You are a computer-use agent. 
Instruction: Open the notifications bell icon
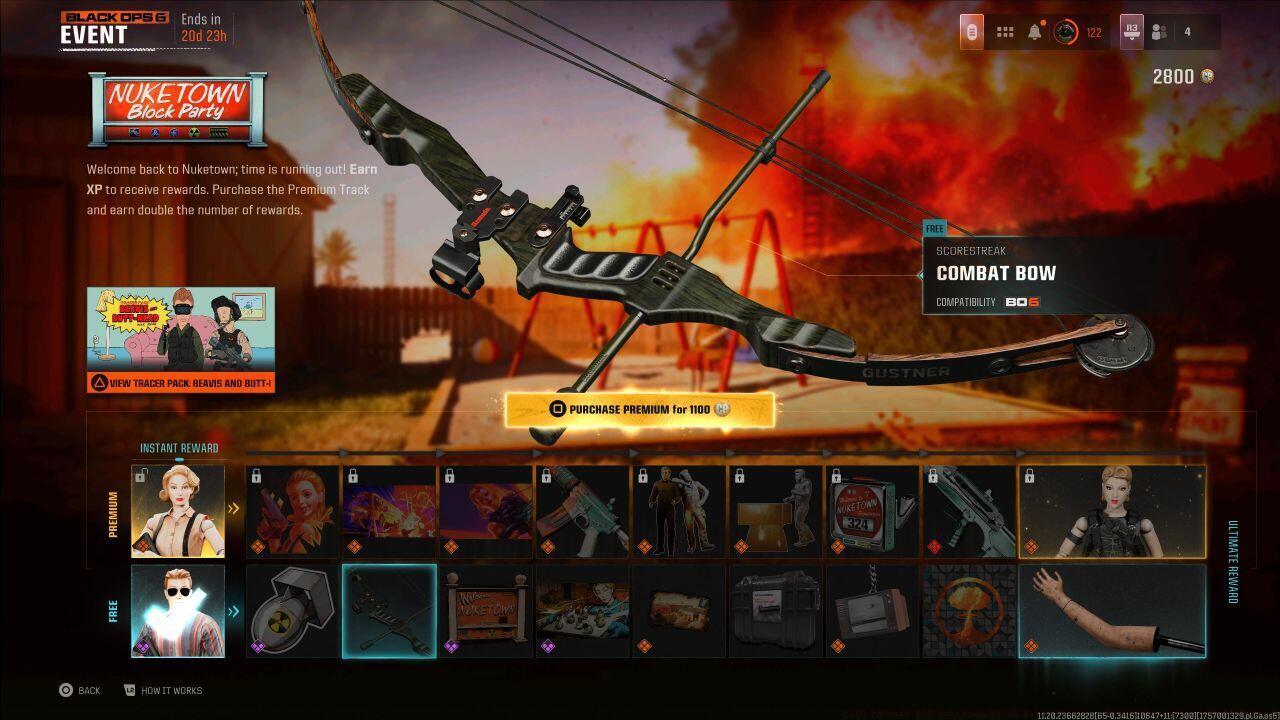click(x=1032, y=31)
